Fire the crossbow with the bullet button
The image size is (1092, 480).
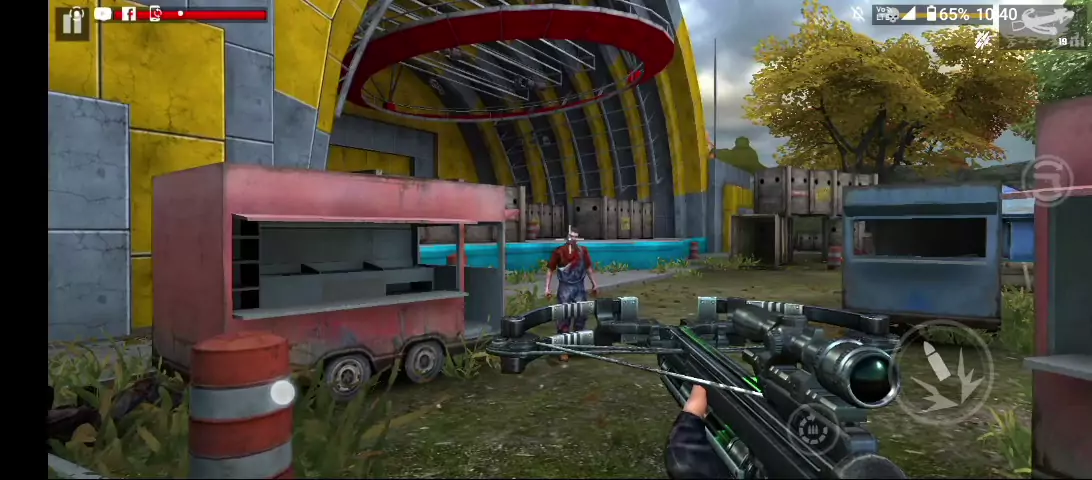942,372
